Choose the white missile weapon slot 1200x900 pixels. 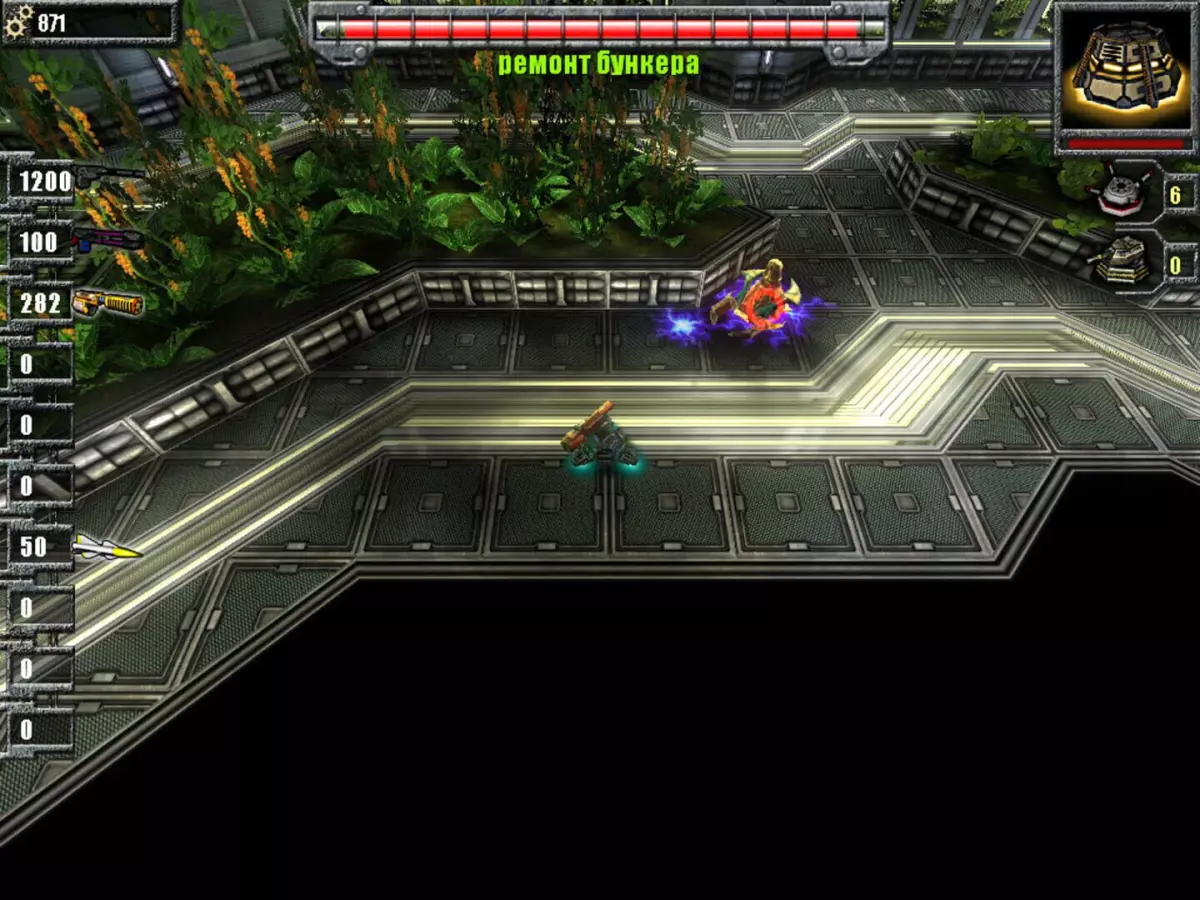105,547
